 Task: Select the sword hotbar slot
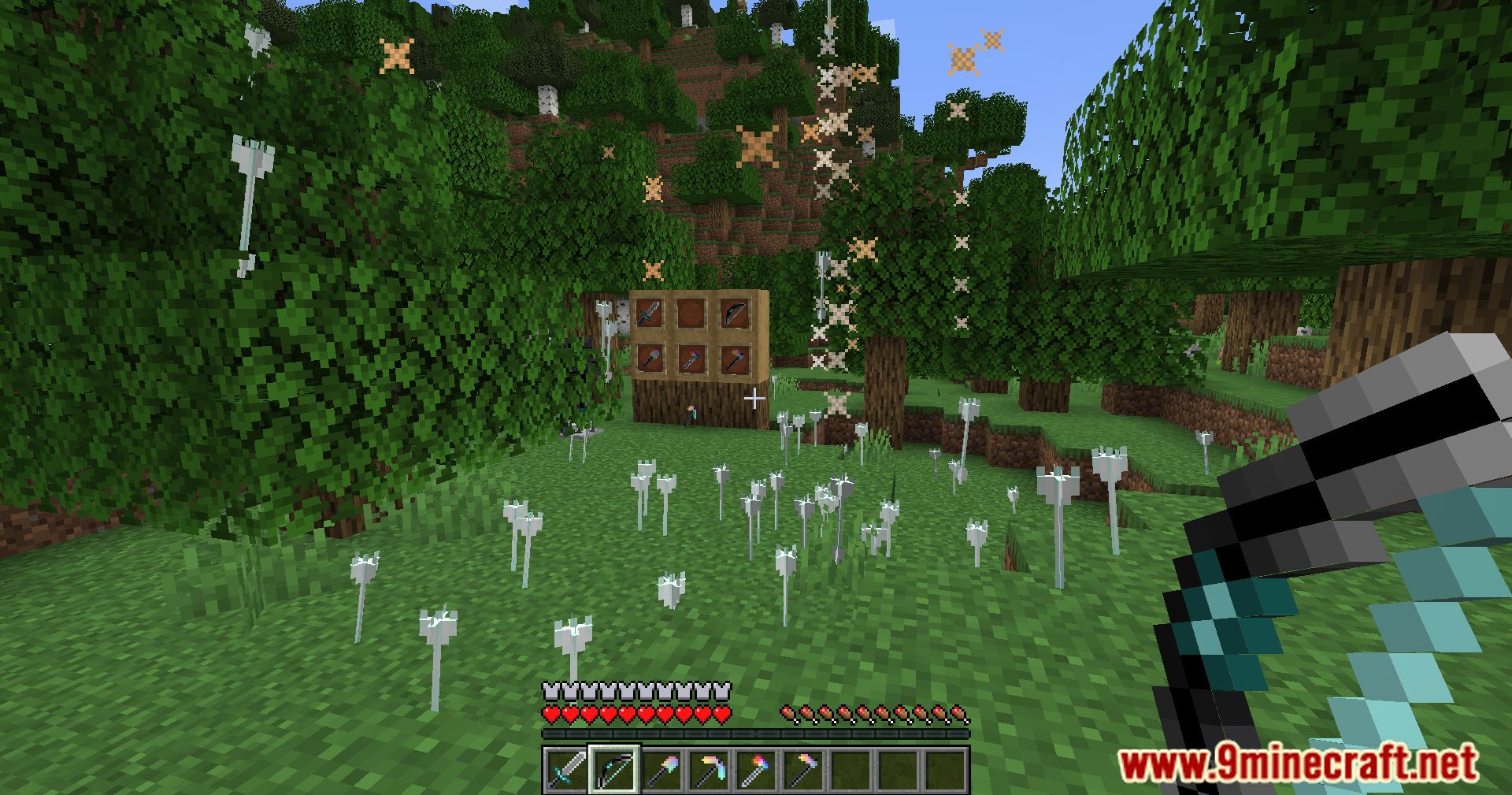point(566,769)
